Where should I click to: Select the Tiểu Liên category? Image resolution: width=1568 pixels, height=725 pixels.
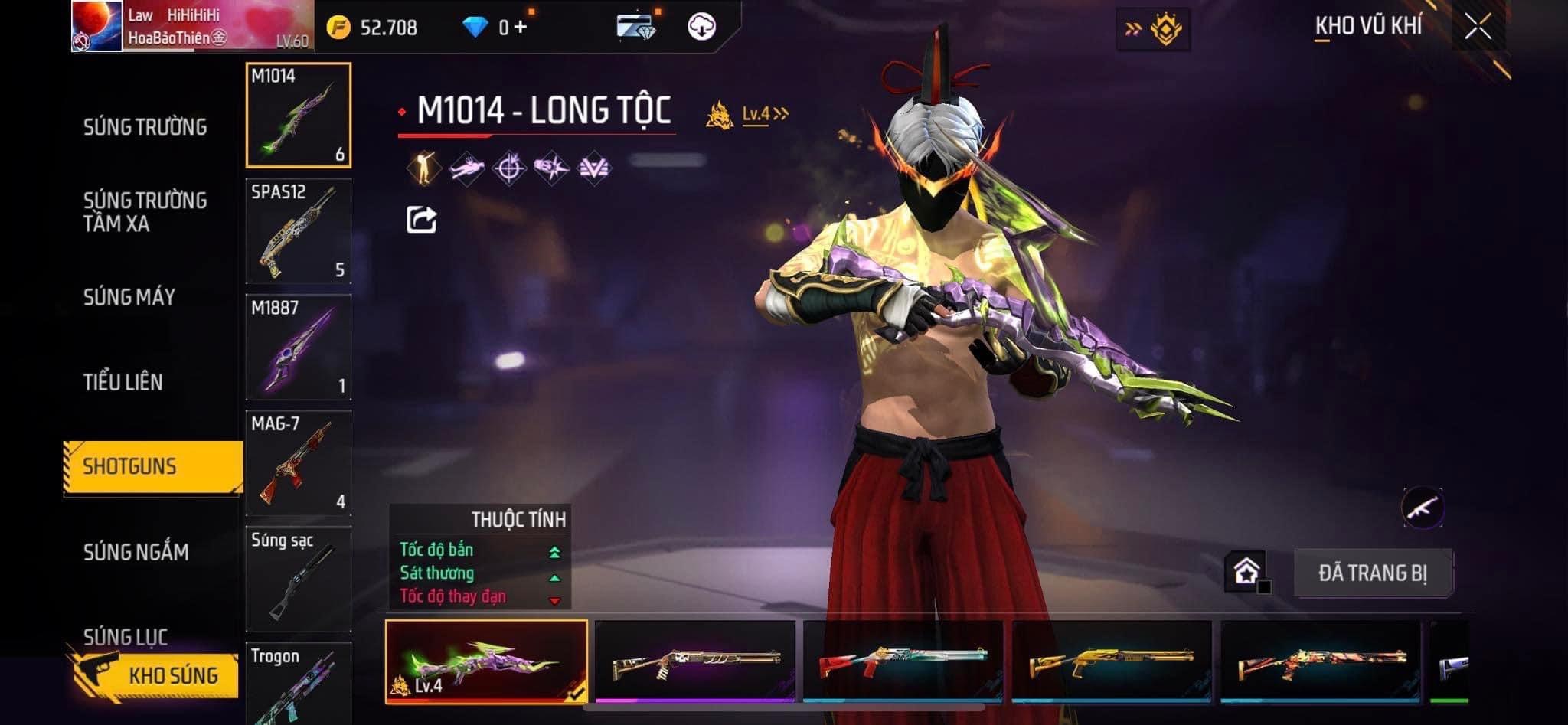[123, 382]
